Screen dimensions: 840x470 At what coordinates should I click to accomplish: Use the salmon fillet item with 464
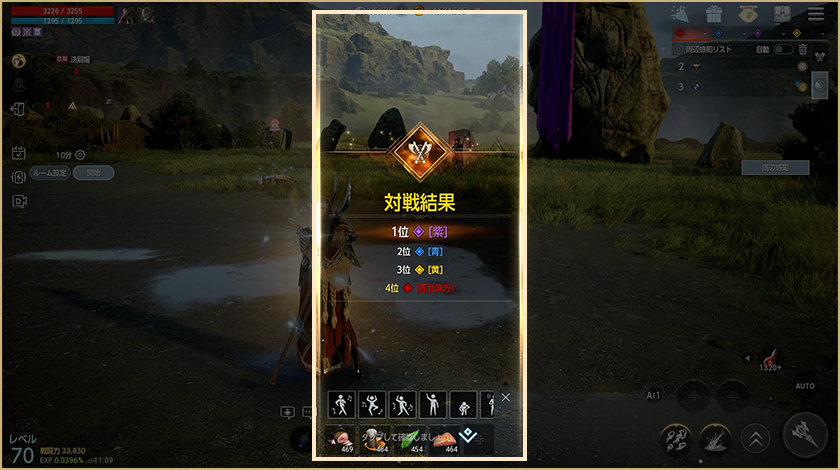(447, 438)
